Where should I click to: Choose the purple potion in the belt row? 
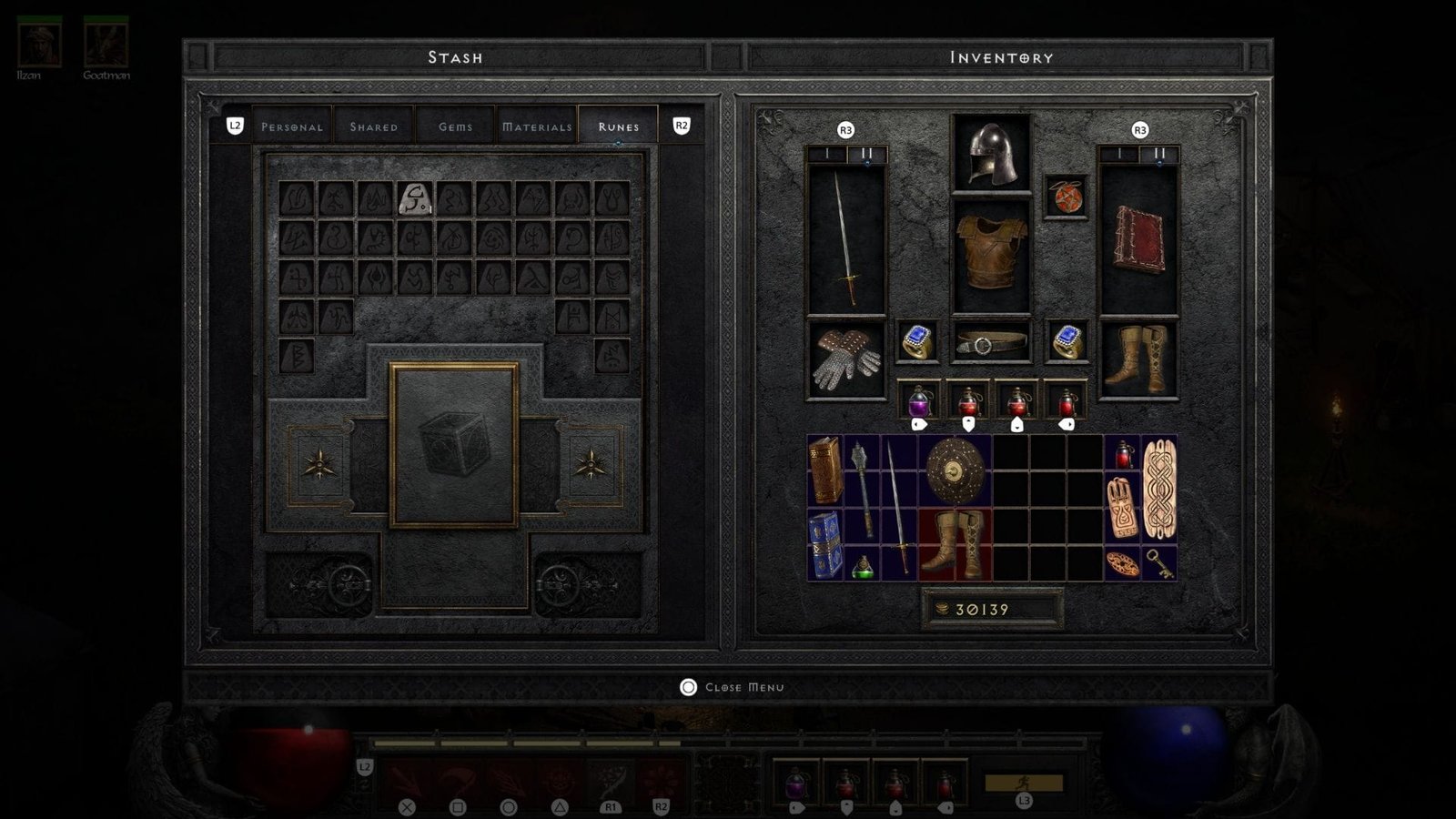coord(919,400)
